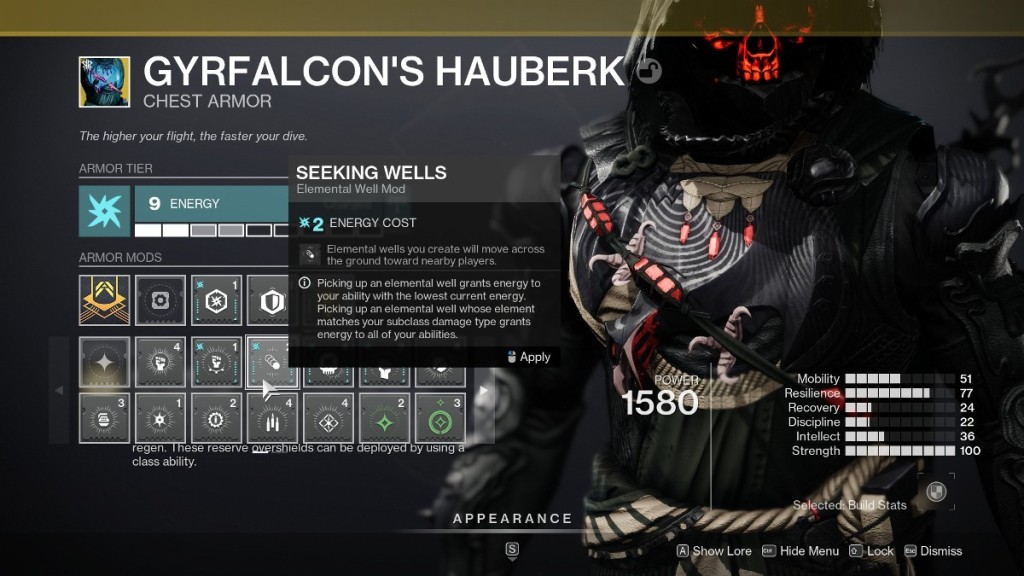Viewport: 1024px width, 576px height.
Task: Choose the green four-point star mod
Action: [385, 418]
